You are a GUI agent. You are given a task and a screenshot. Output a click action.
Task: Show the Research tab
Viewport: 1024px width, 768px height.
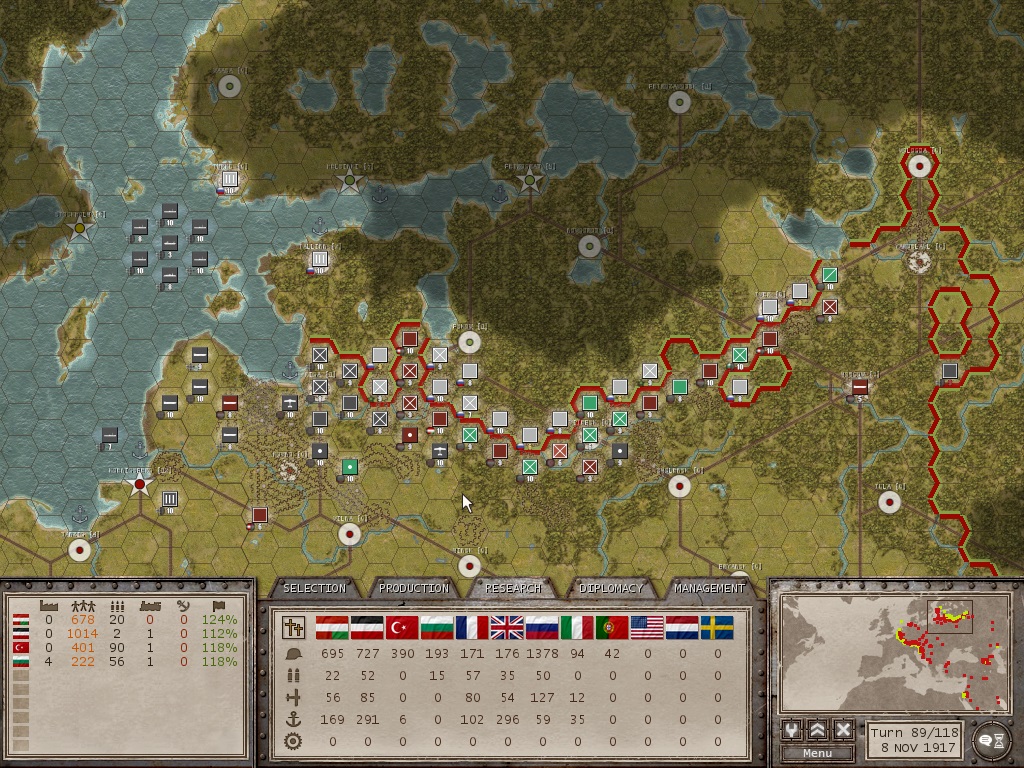[x=513, y=588]
